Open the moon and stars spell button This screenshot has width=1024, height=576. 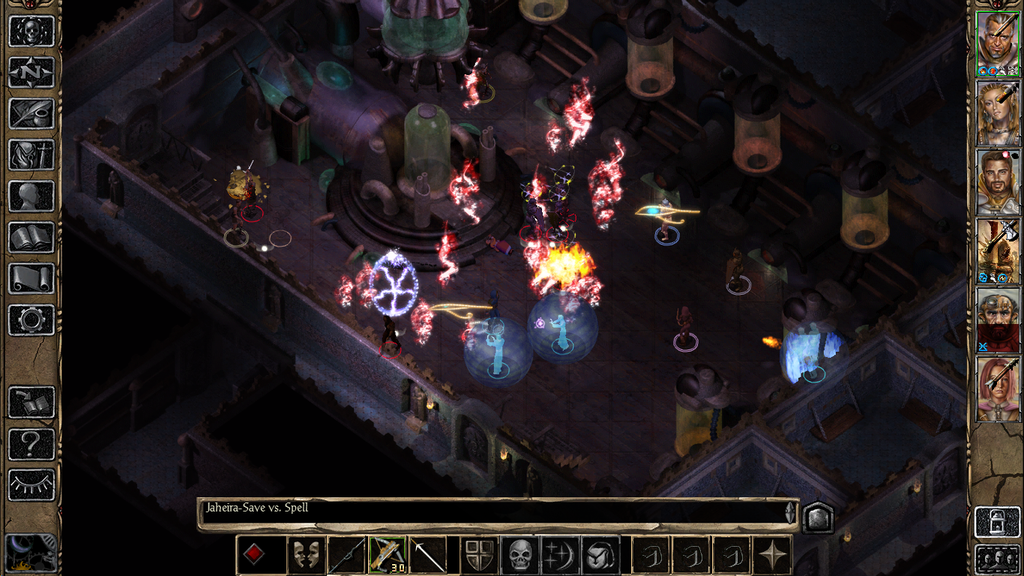pos(559,555)
